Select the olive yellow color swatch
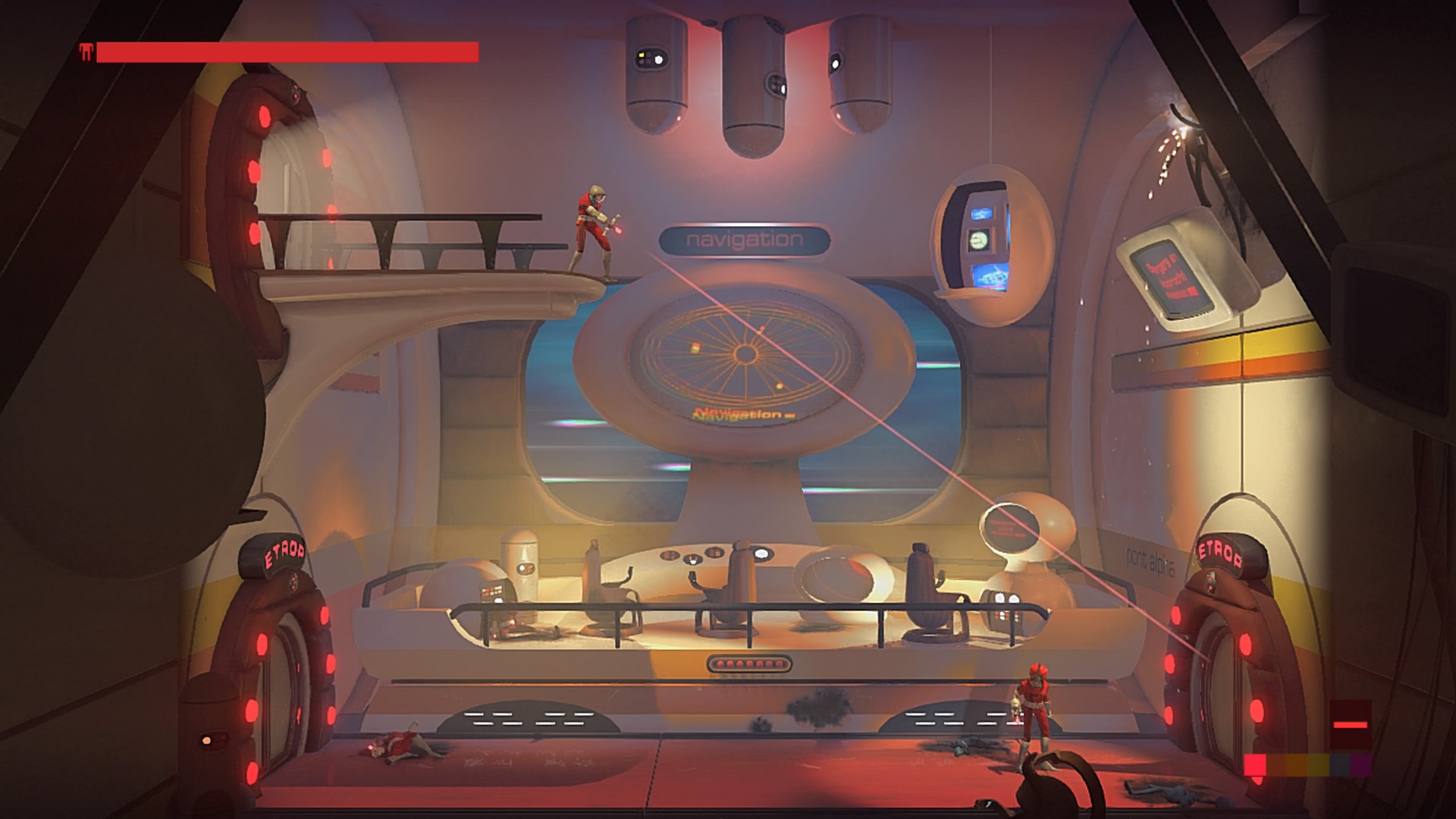This screenshot has height=819, width=1456. click(x=1319, y=765)
